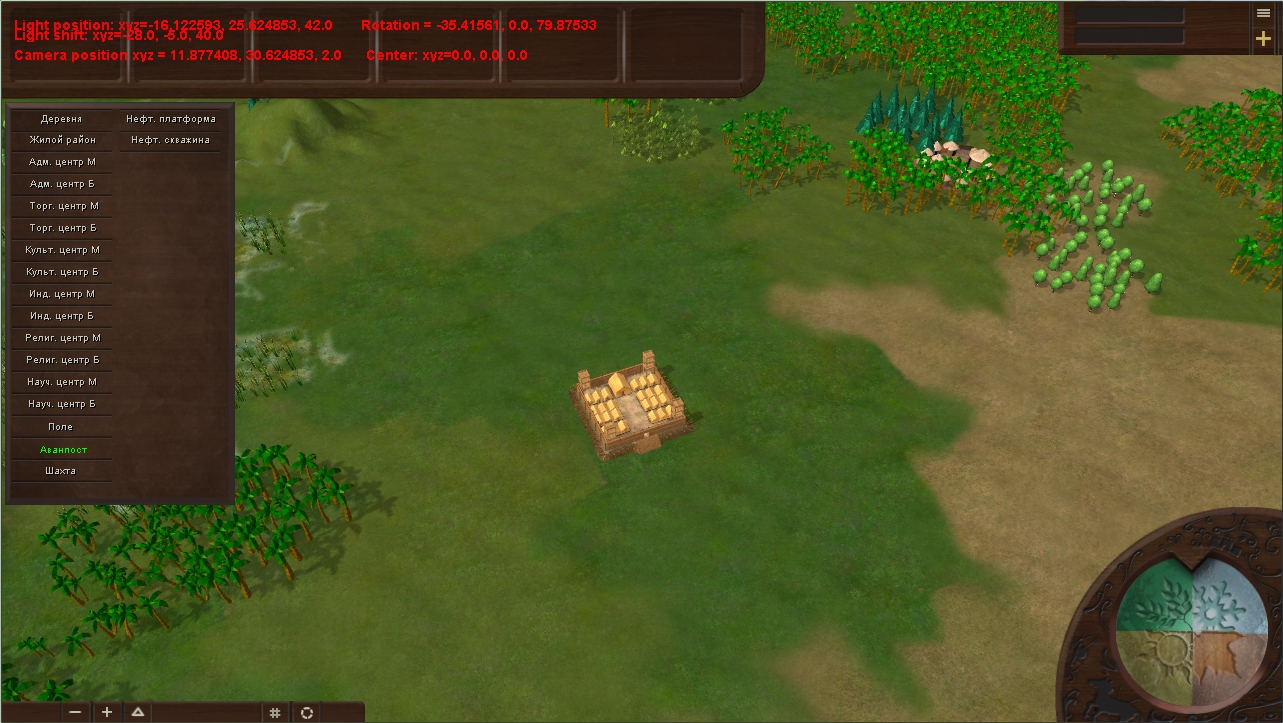Screen dimensions: 1283x723
Task: Click the minus button in bottom toolbar
Action: pos(76,712)
